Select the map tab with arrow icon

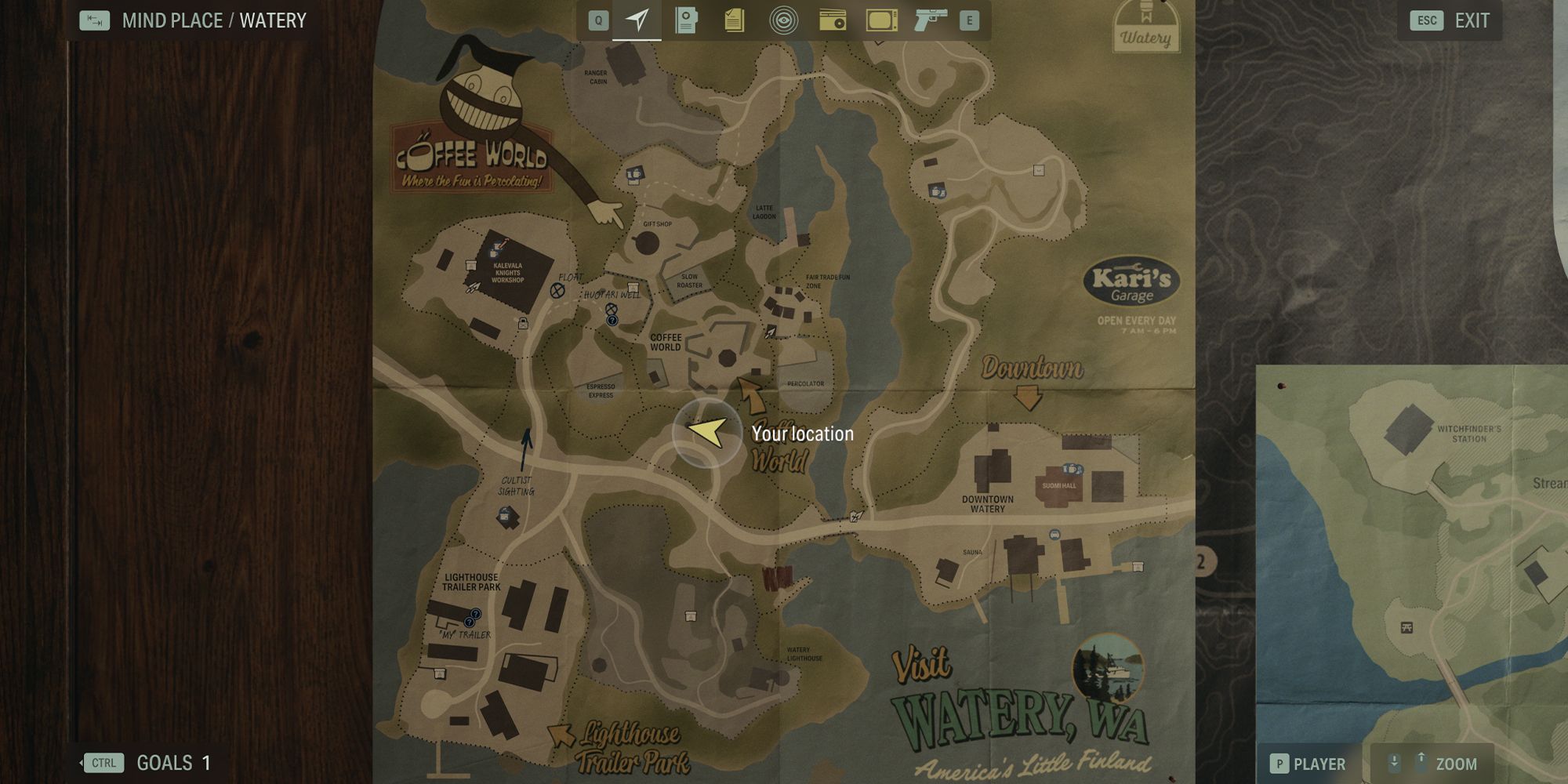click(637, 20)
